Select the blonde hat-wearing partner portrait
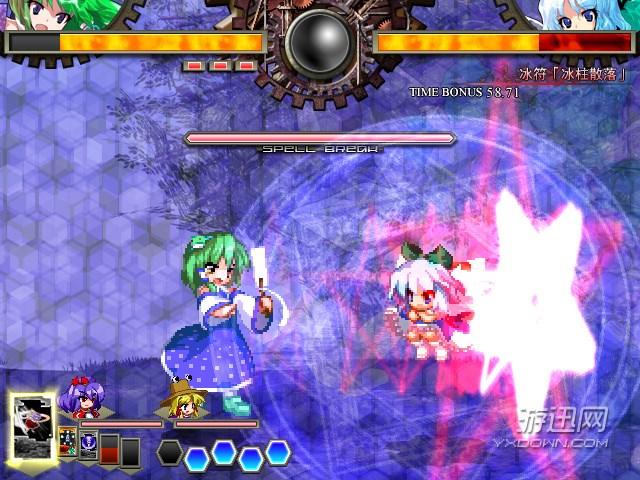 [x=180, y=400]
